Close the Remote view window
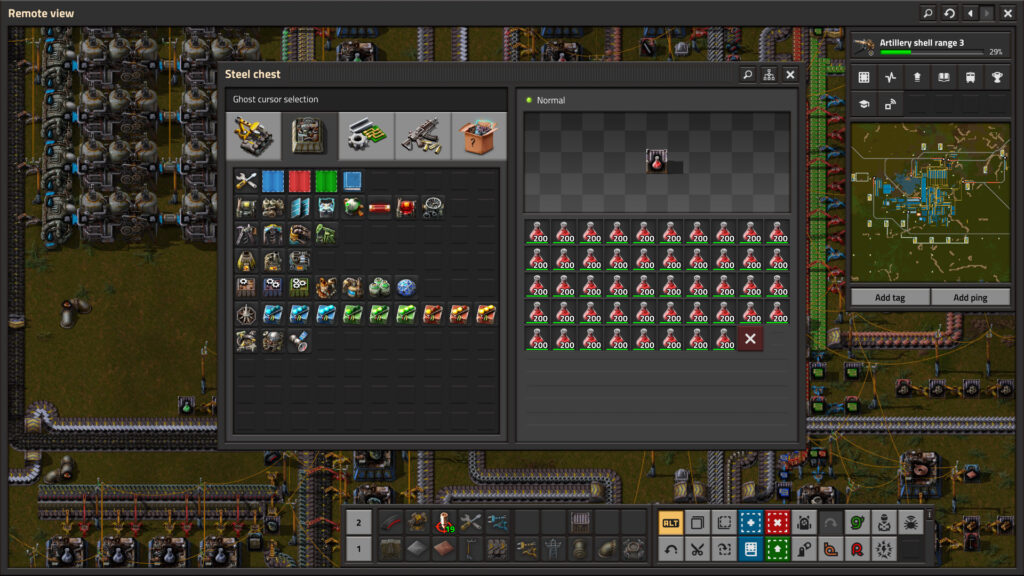This screenshot has width=1024, height=576. [x=1007, y=13]
